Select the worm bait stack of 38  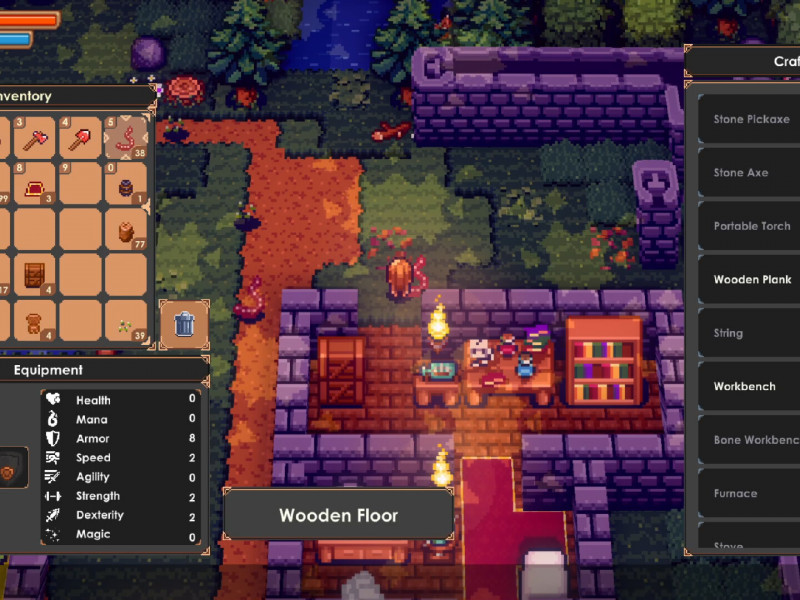pyautogui.click(x=126, y=138)
